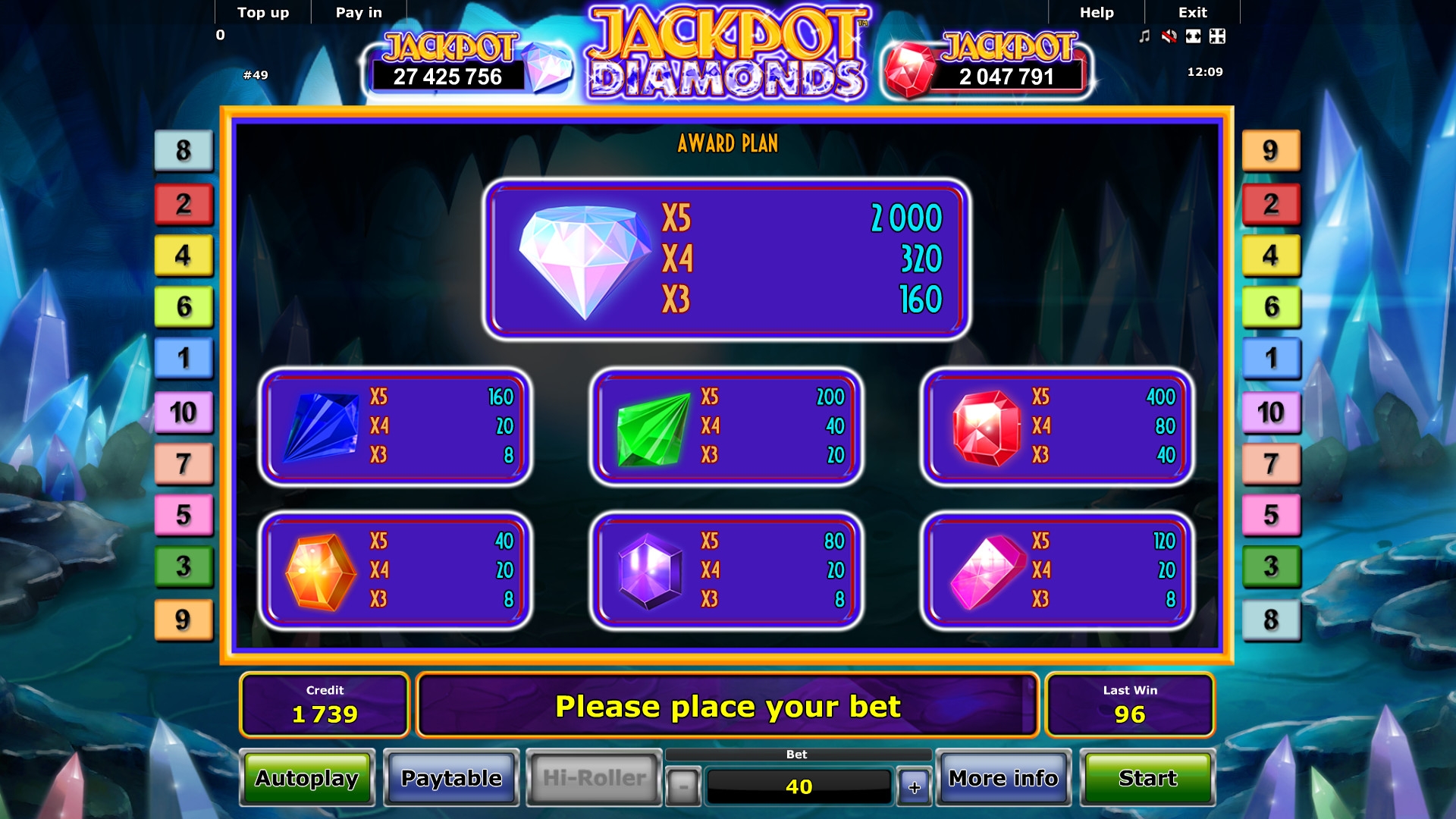
Task: Start Autoplay mode
Action: click(307, 778)
